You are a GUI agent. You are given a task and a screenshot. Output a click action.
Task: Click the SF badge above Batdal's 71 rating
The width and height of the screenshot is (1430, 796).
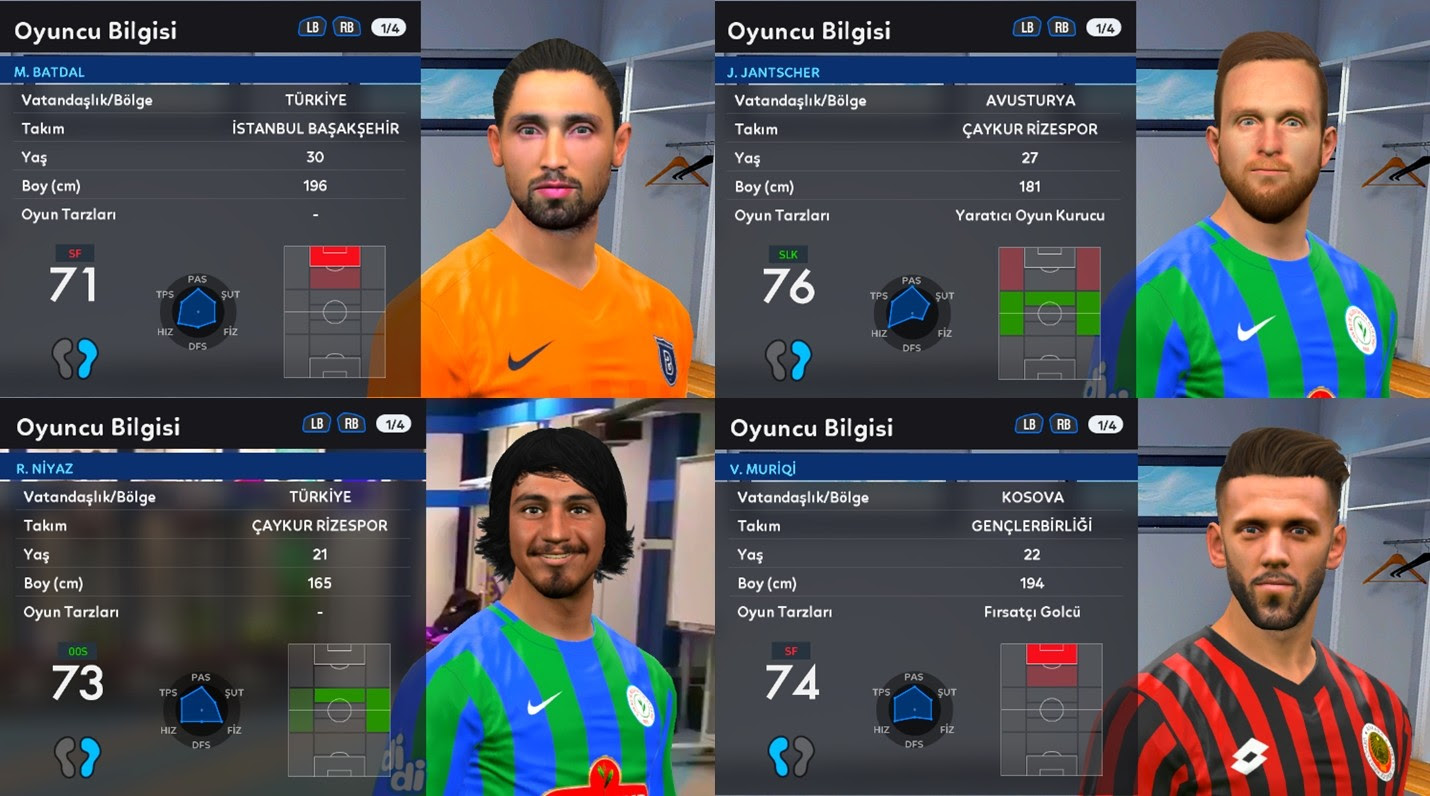click(74, 253)
